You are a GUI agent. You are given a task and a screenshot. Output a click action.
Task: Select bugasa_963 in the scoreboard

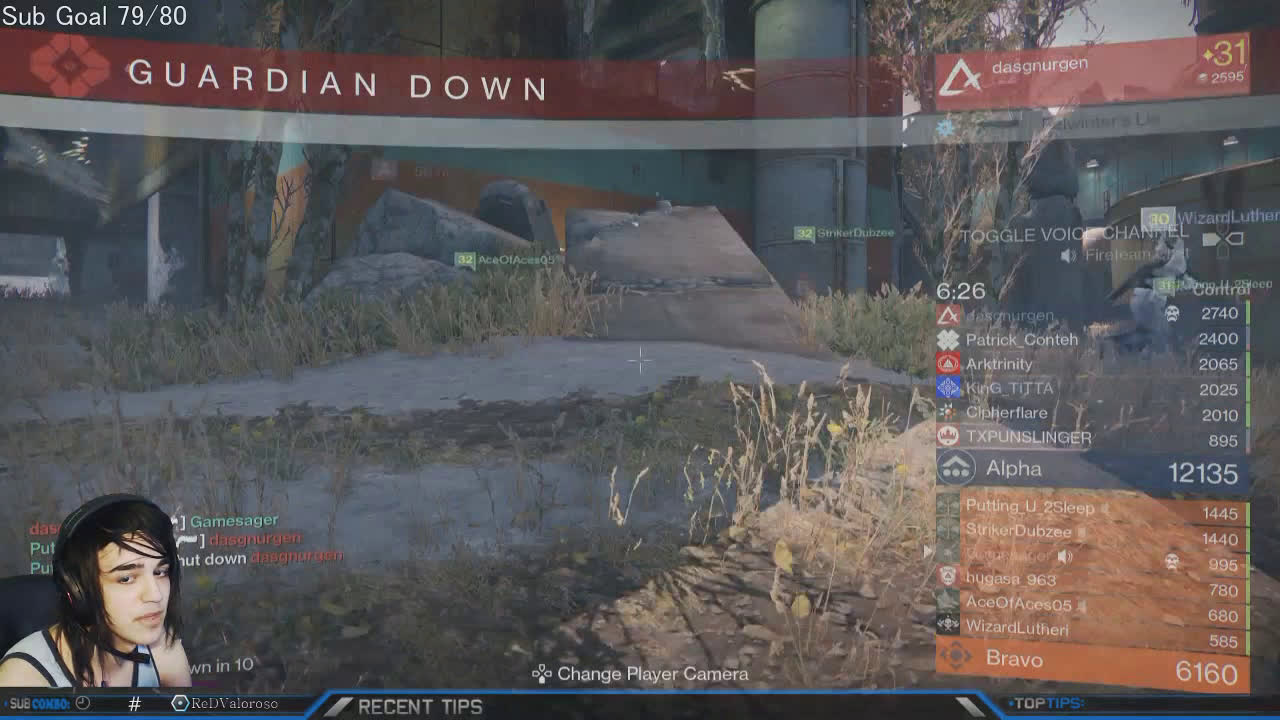pos(1090,579)
